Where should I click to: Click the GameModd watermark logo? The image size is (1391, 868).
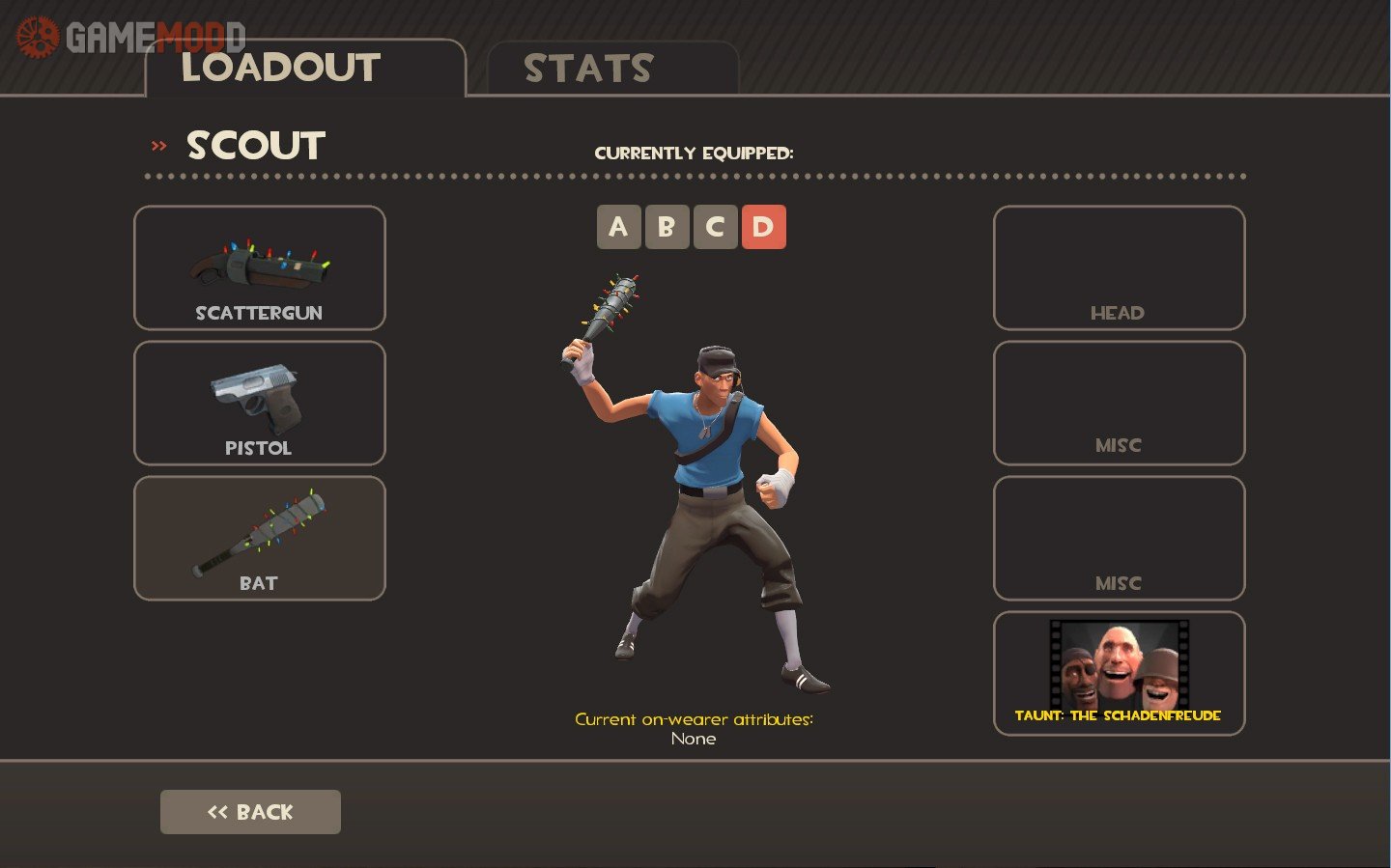click(130, 37)
